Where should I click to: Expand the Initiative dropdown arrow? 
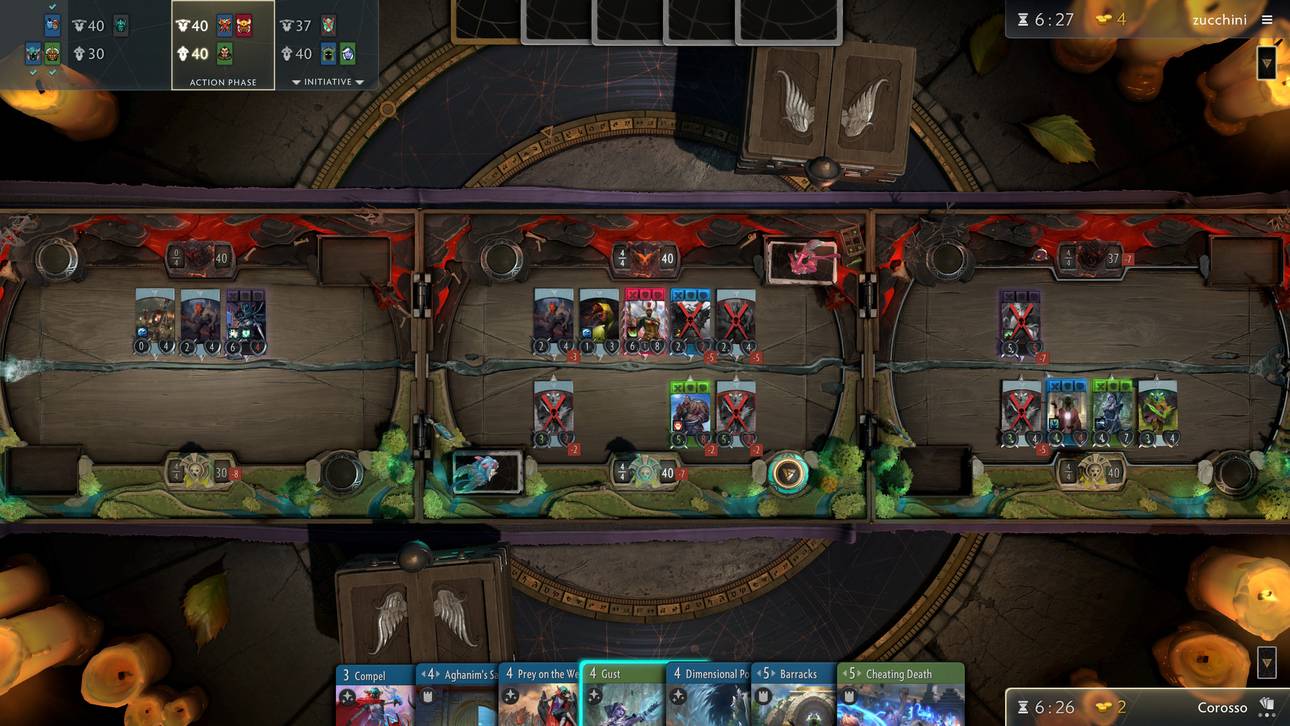click(295, 82)
